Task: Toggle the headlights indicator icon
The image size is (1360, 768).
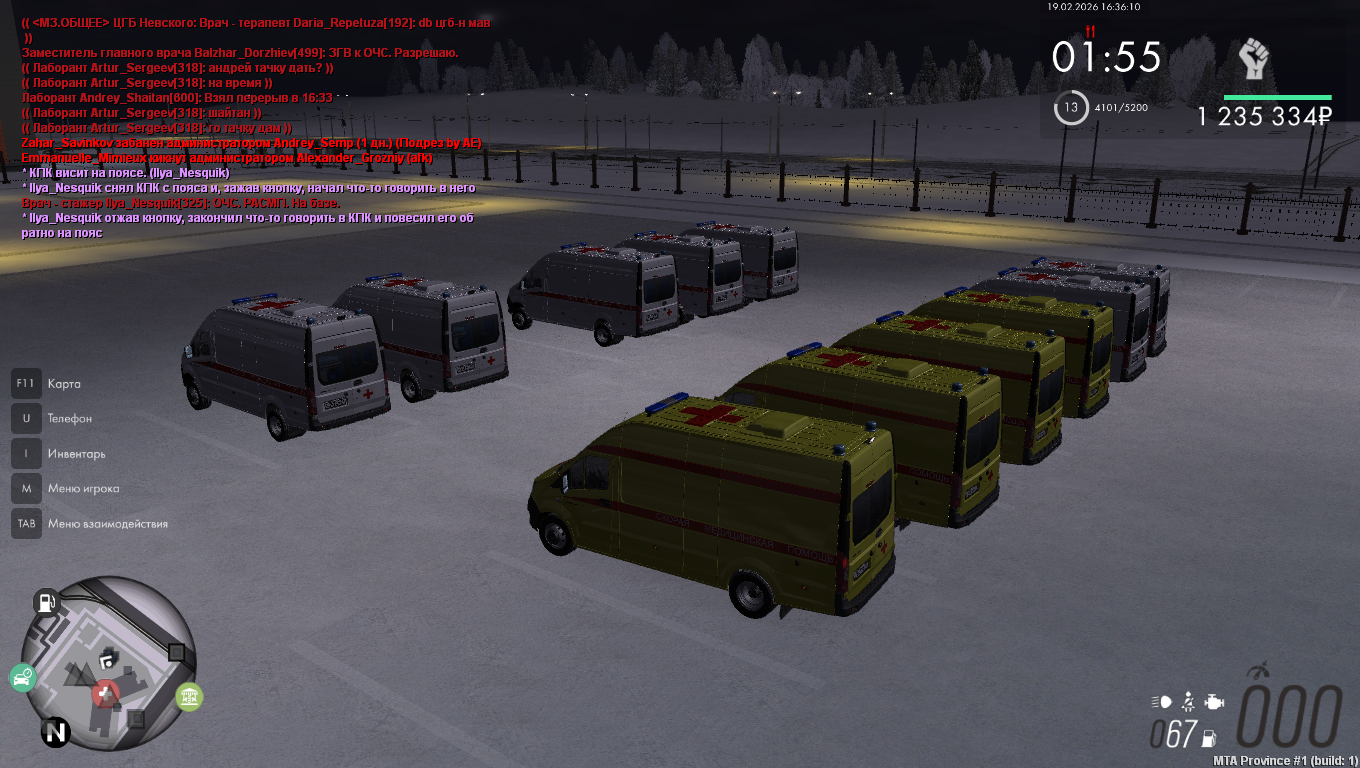Action: [x=1161, y=702]
